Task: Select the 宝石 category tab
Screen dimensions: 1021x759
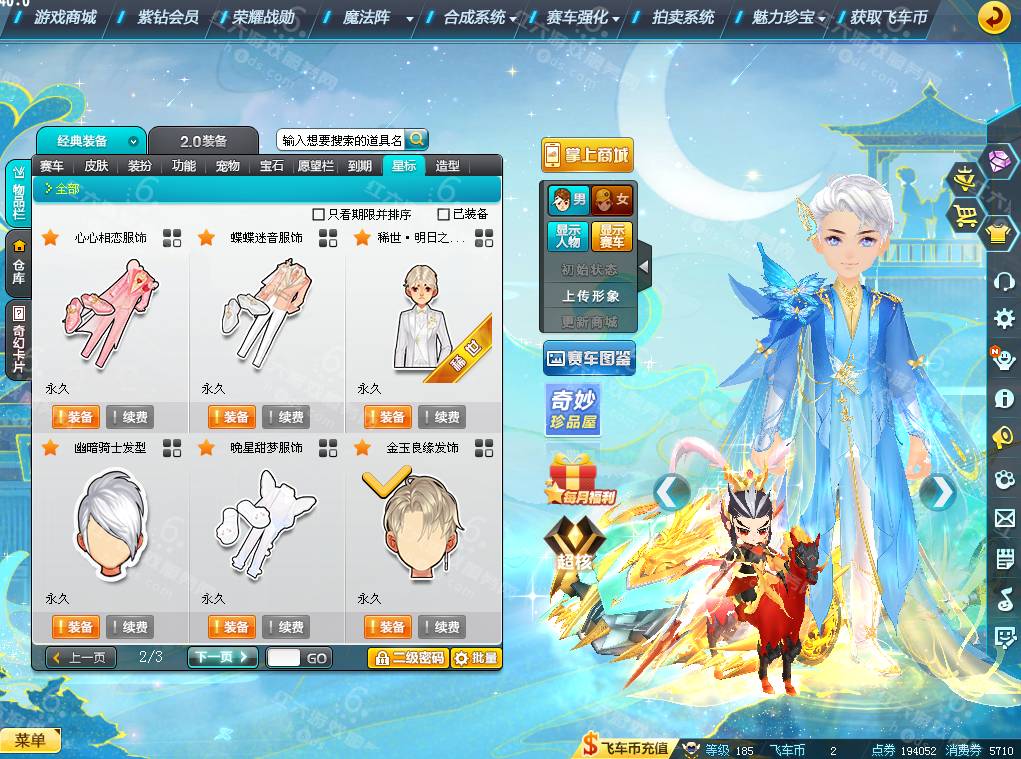Action: point(272,166)
